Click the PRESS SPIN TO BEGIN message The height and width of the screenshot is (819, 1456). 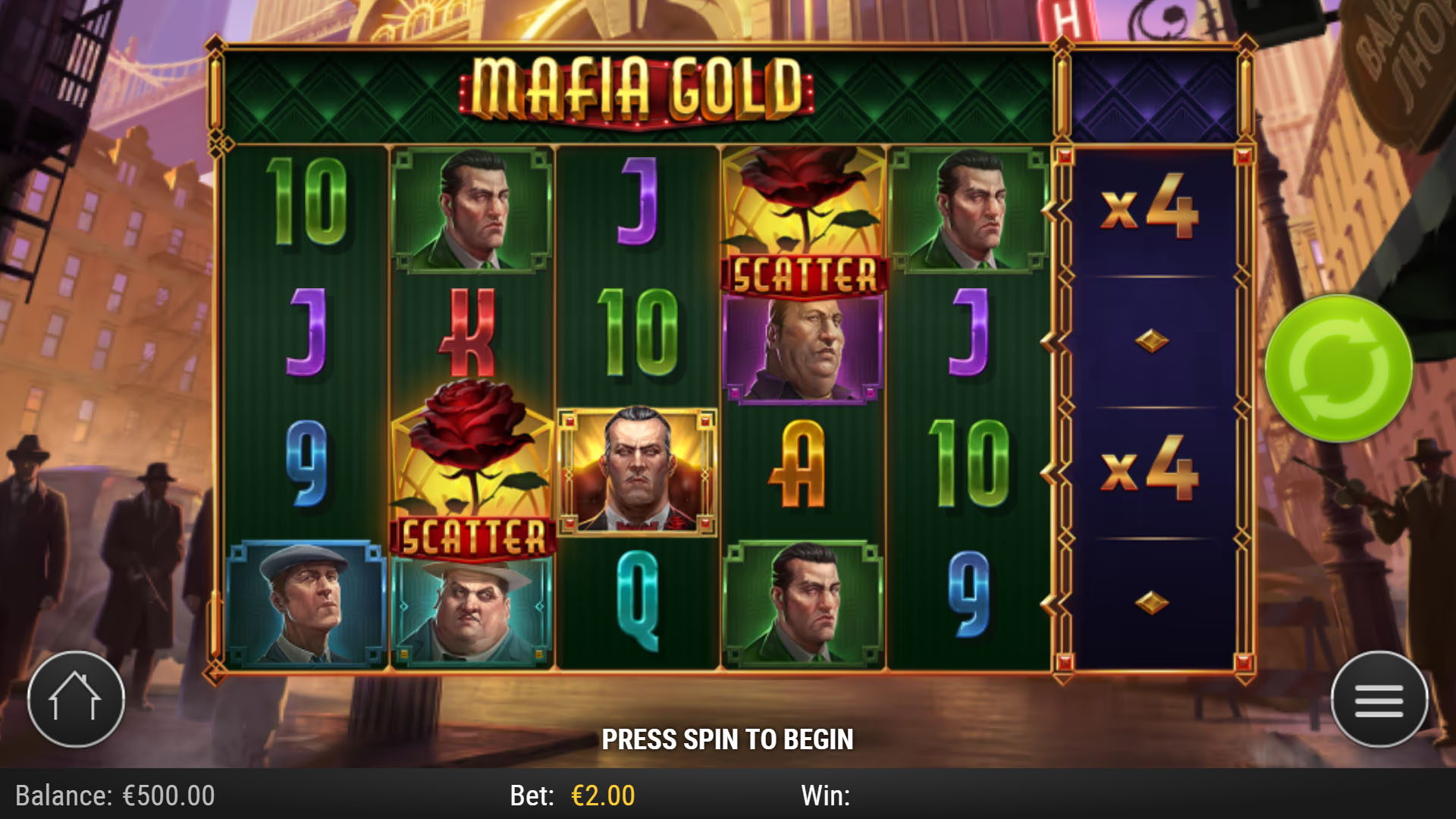coord(727,736)
